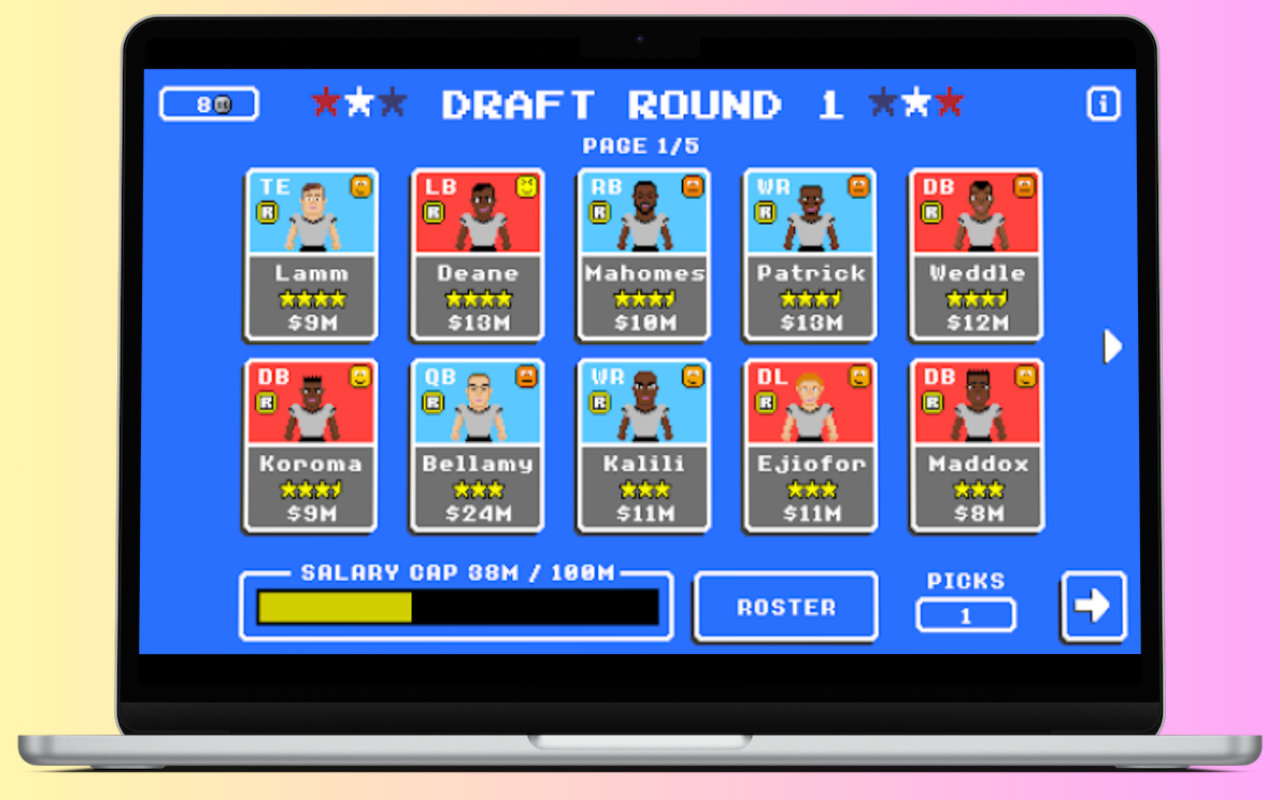This screenshot has height=800, width=1280.
Task: Click the angry emoji on Deane's card
Action: pyautogui.click(x=527, y=186)
